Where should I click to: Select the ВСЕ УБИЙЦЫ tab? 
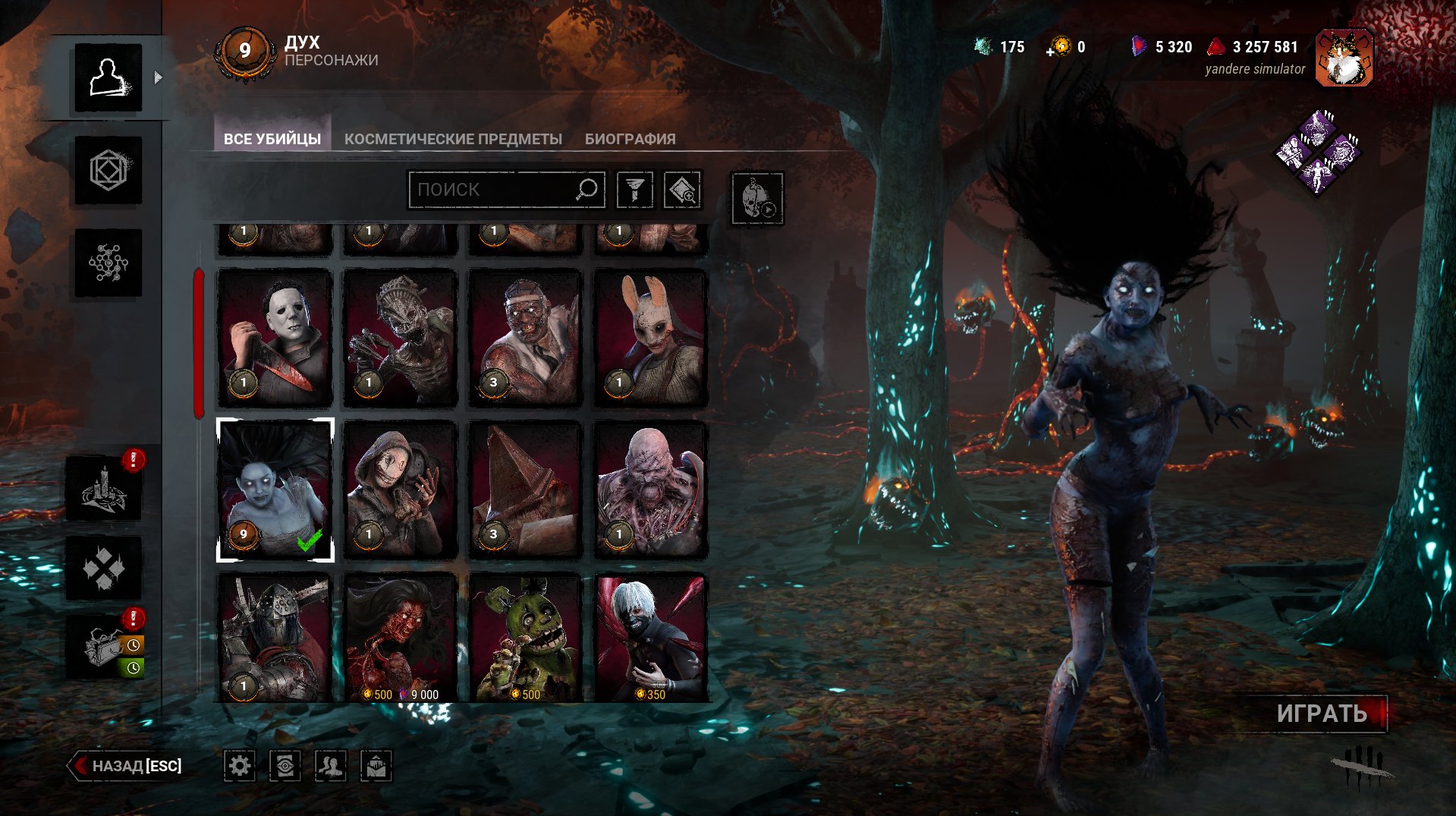[x=272, y=139]
